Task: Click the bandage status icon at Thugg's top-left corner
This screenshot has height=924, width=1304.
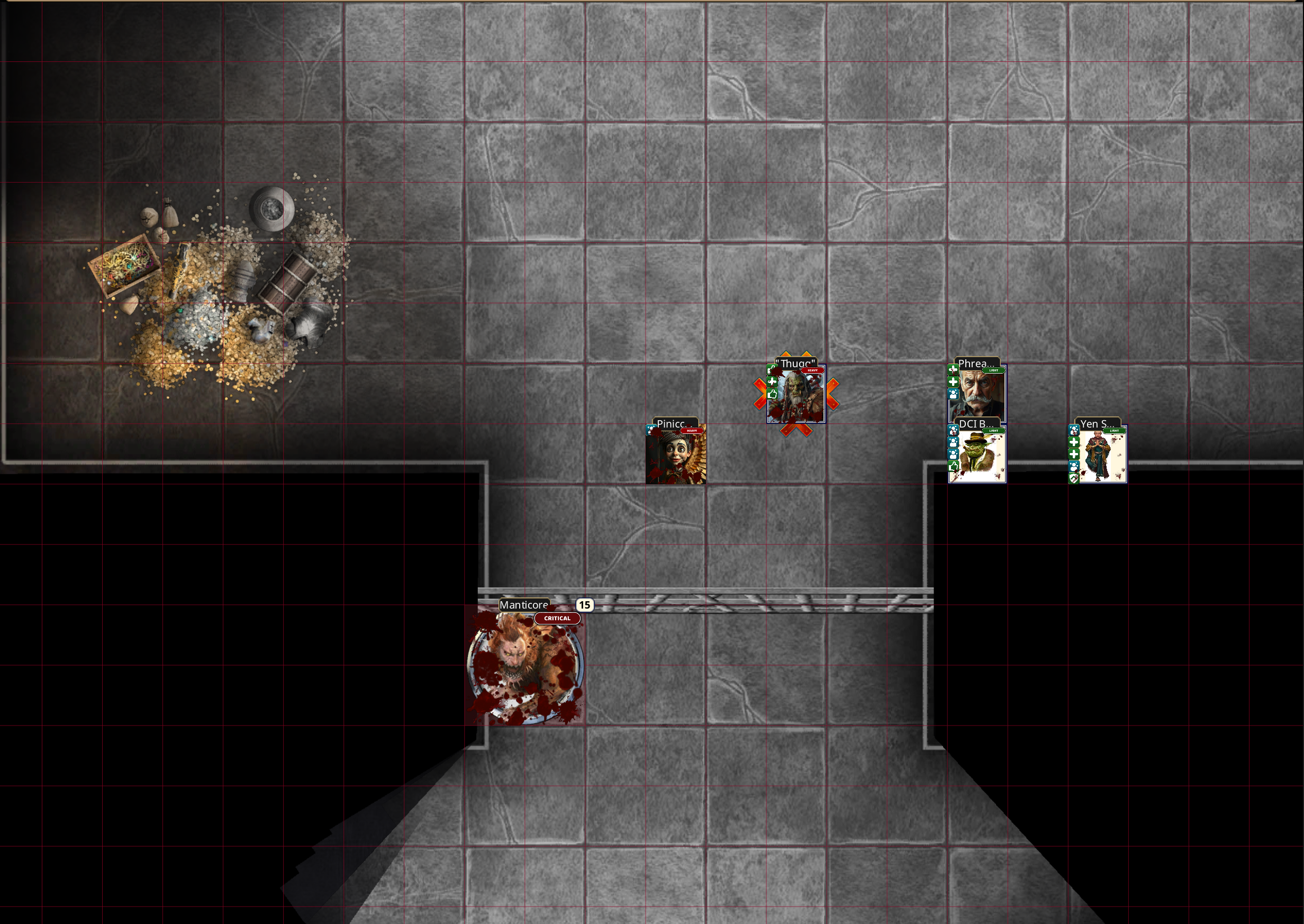Action: [772, 370]
